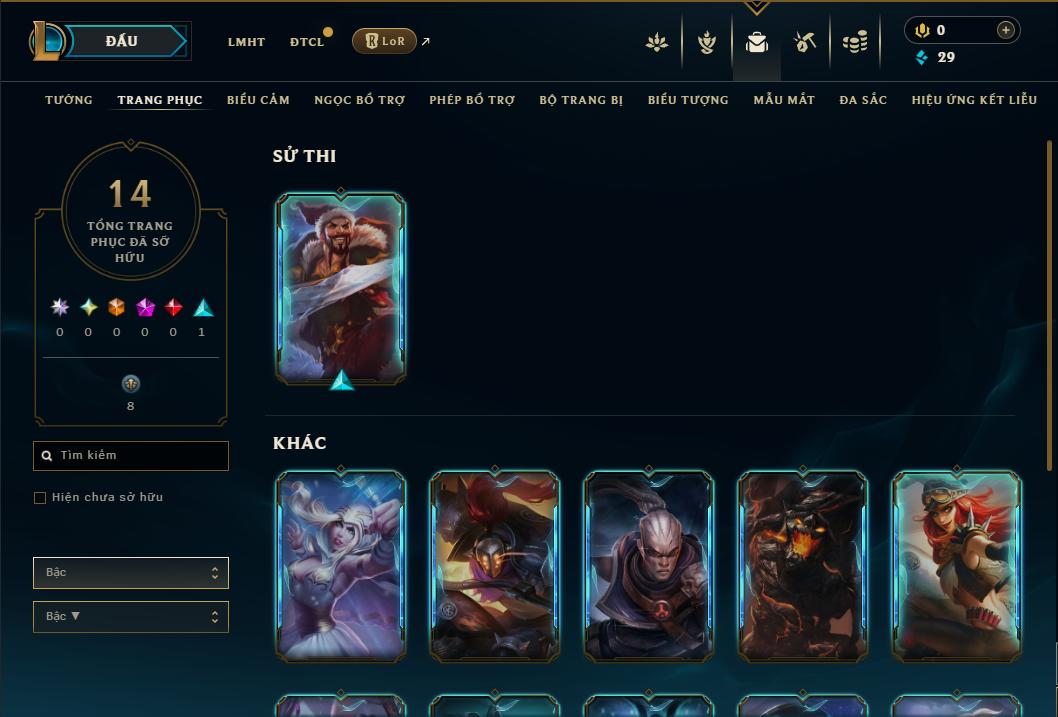Screen dimensions: 1058x717
Task: Toggle the Hiện chưa sở hữu checkbox
Action: 40,498
